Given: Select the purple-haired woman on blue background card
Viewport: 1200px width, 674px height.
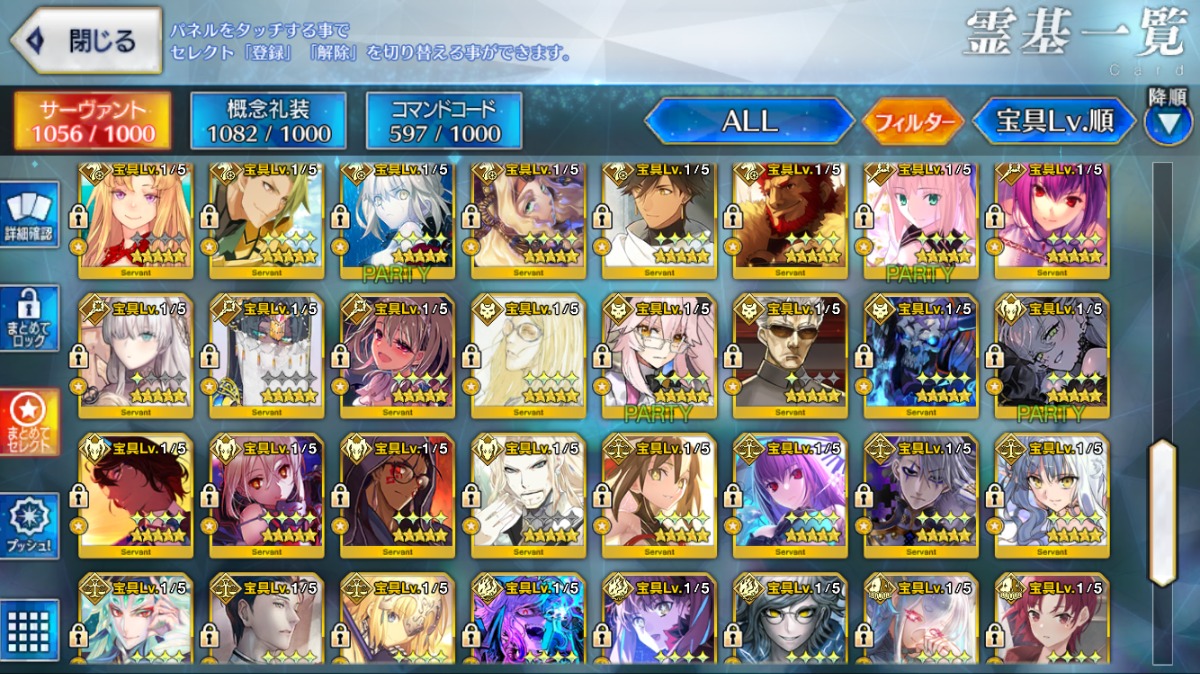Looking at the screenshot, I should pyautogui.click(x=790, y=495).
